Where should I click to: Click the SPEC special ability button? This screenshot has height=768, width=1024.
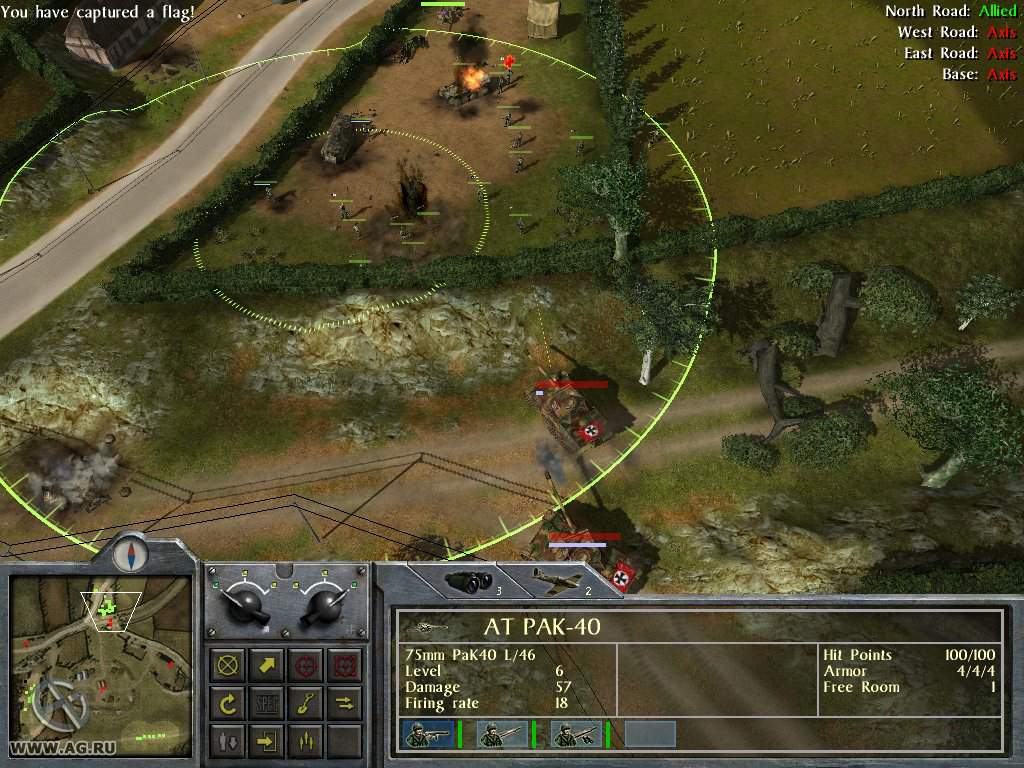click(x=267, y=703)
